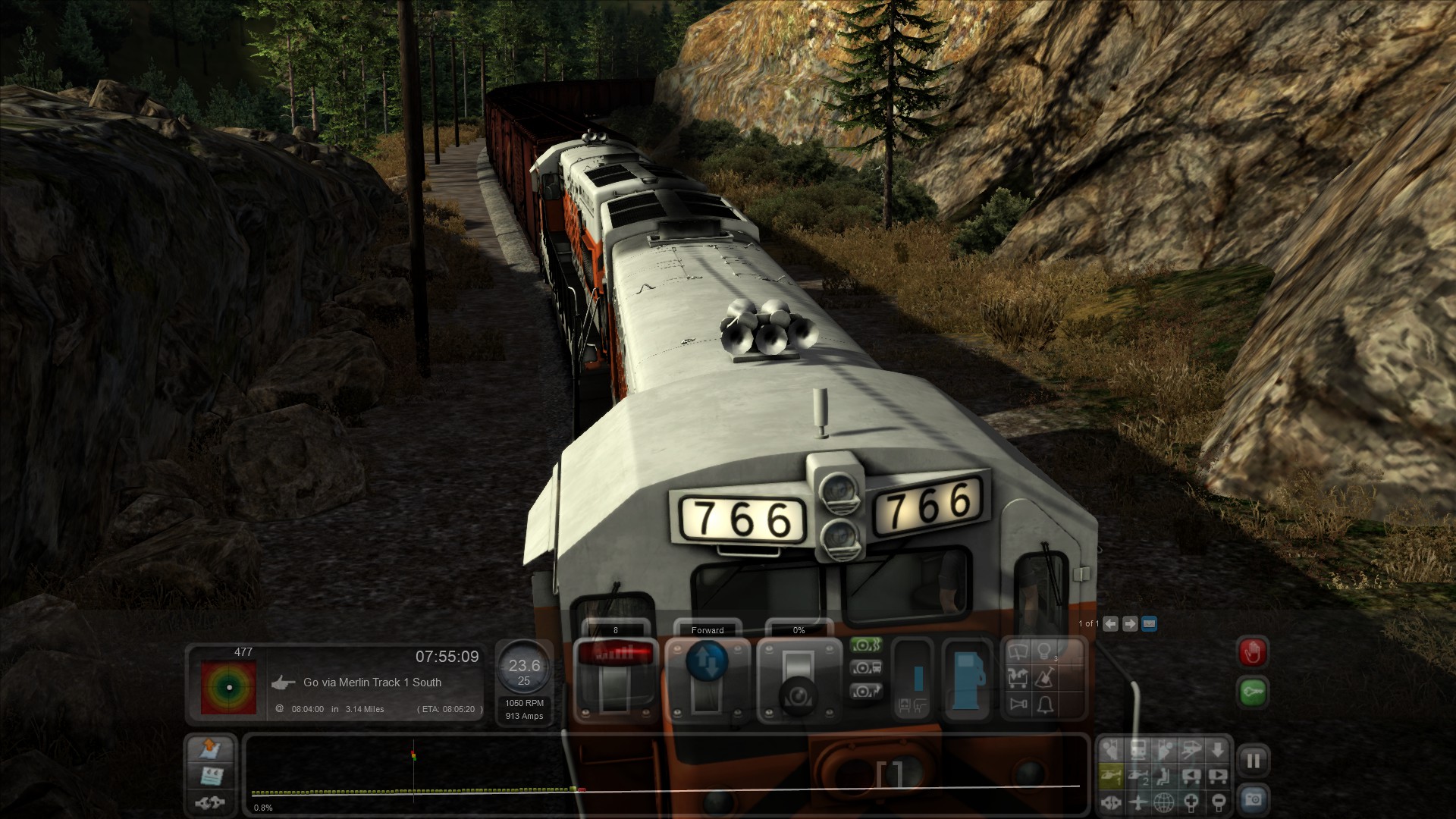
Task: Show the next message with right arrow
Action: tap(1130, 623)
